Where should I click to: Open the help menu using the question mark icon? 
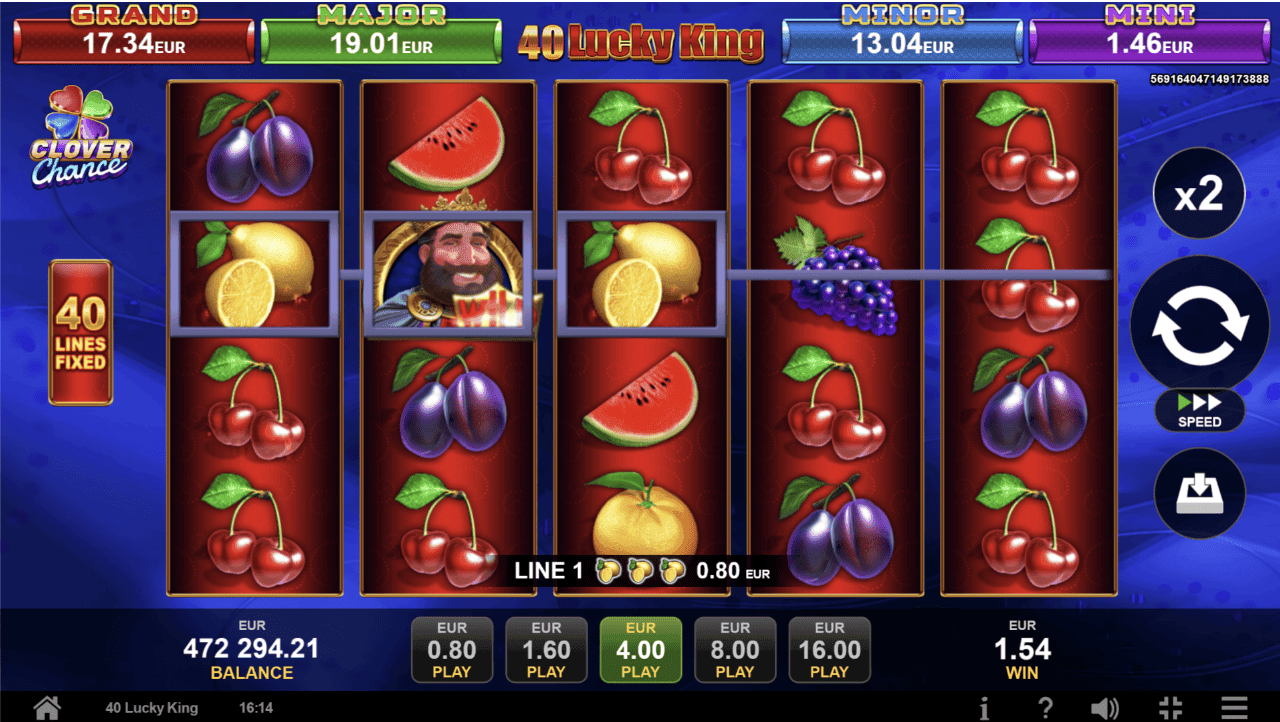point(1046,707)
